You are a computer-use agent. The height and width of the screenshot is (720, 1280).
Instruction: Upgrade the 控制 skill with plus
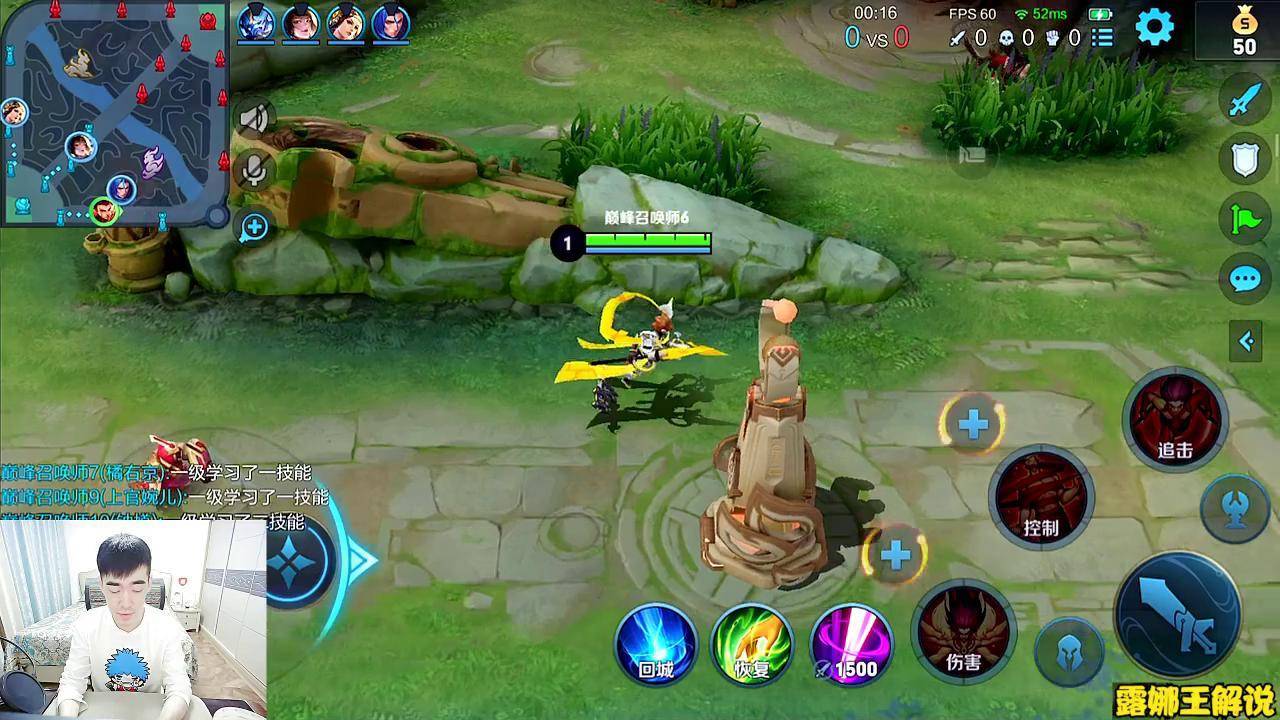click(x=972, y=425)
